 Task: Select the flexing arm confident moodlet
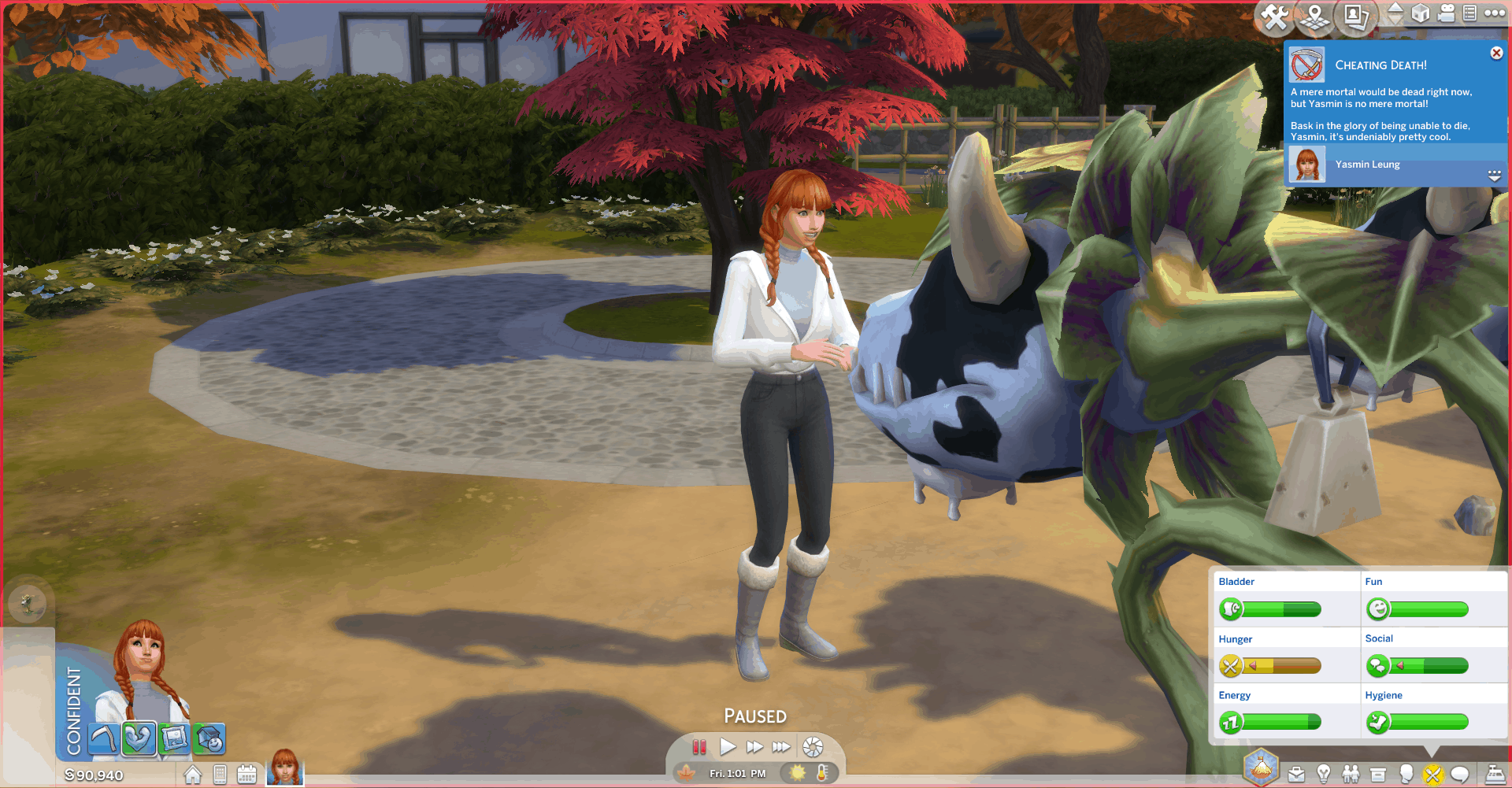tap(139, 738)
